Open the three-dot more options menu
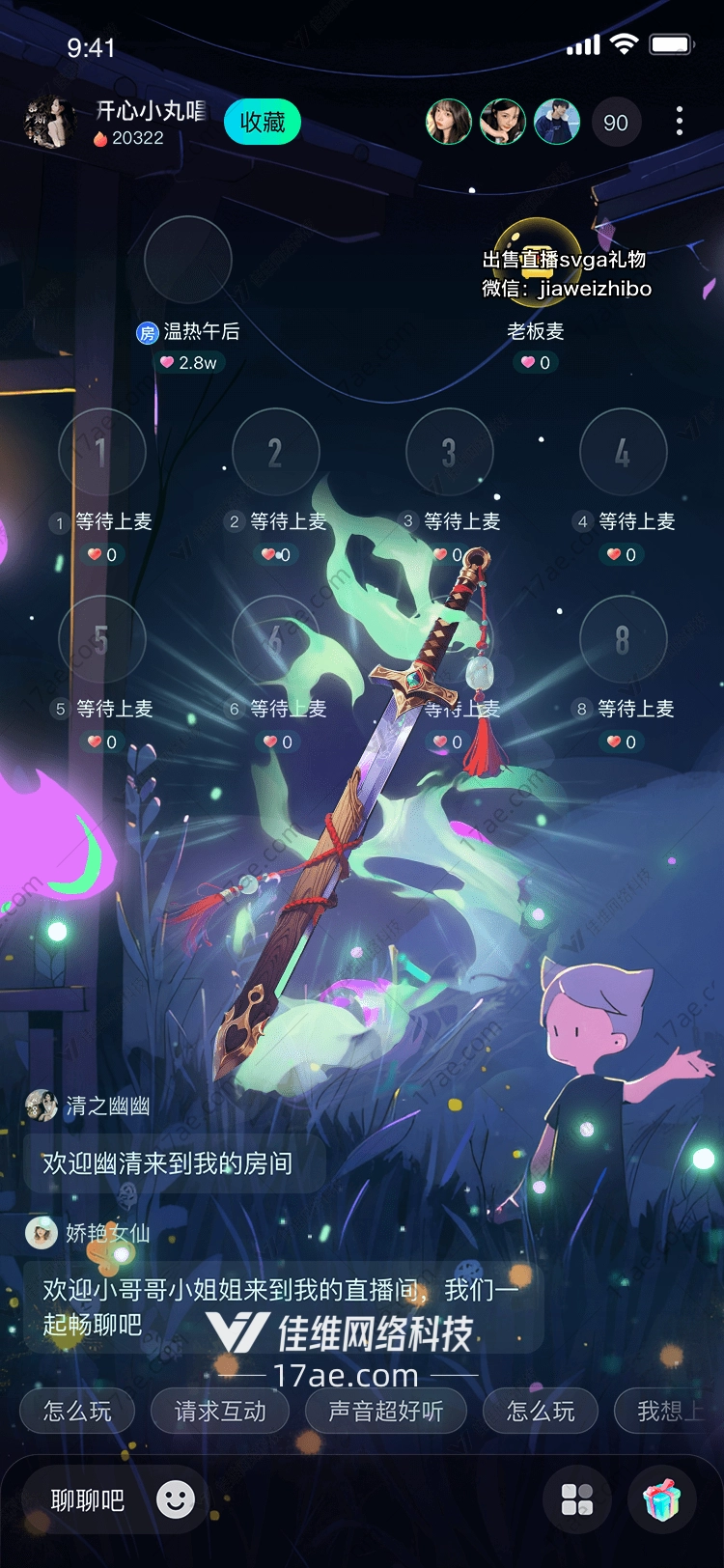 pos(680,122)
